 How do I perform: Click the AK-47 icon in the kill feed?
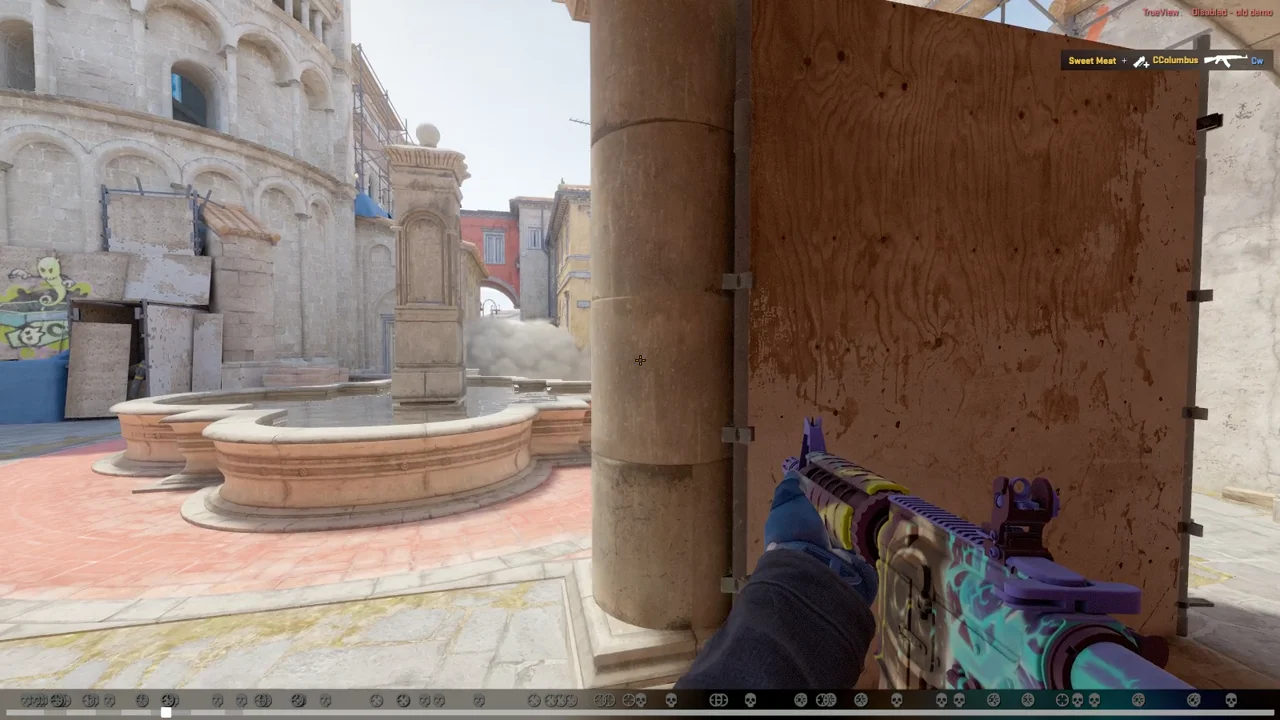(x=1225, y=60)
